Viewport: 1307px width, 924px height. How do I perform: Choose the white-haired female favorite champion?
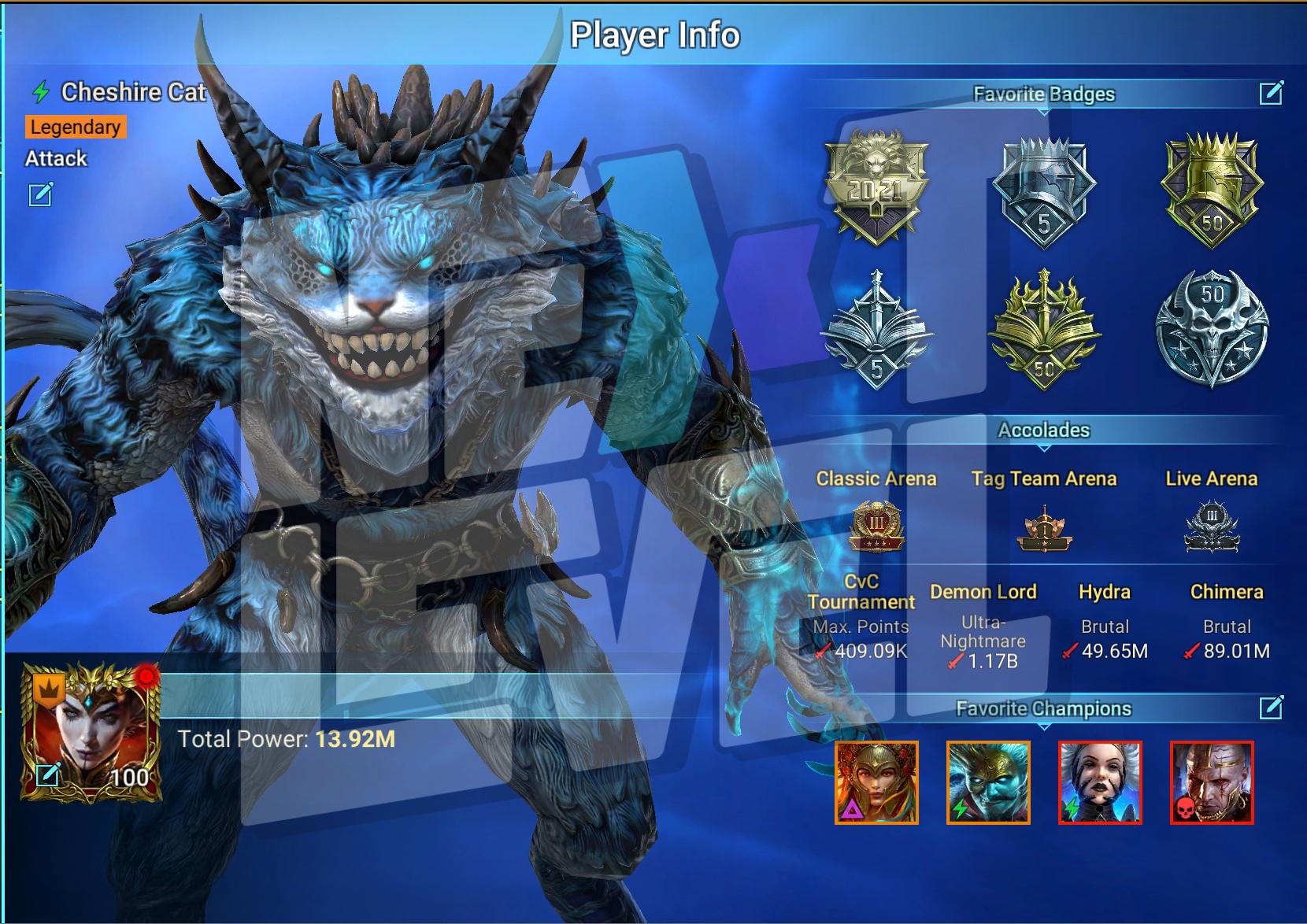1100,782
